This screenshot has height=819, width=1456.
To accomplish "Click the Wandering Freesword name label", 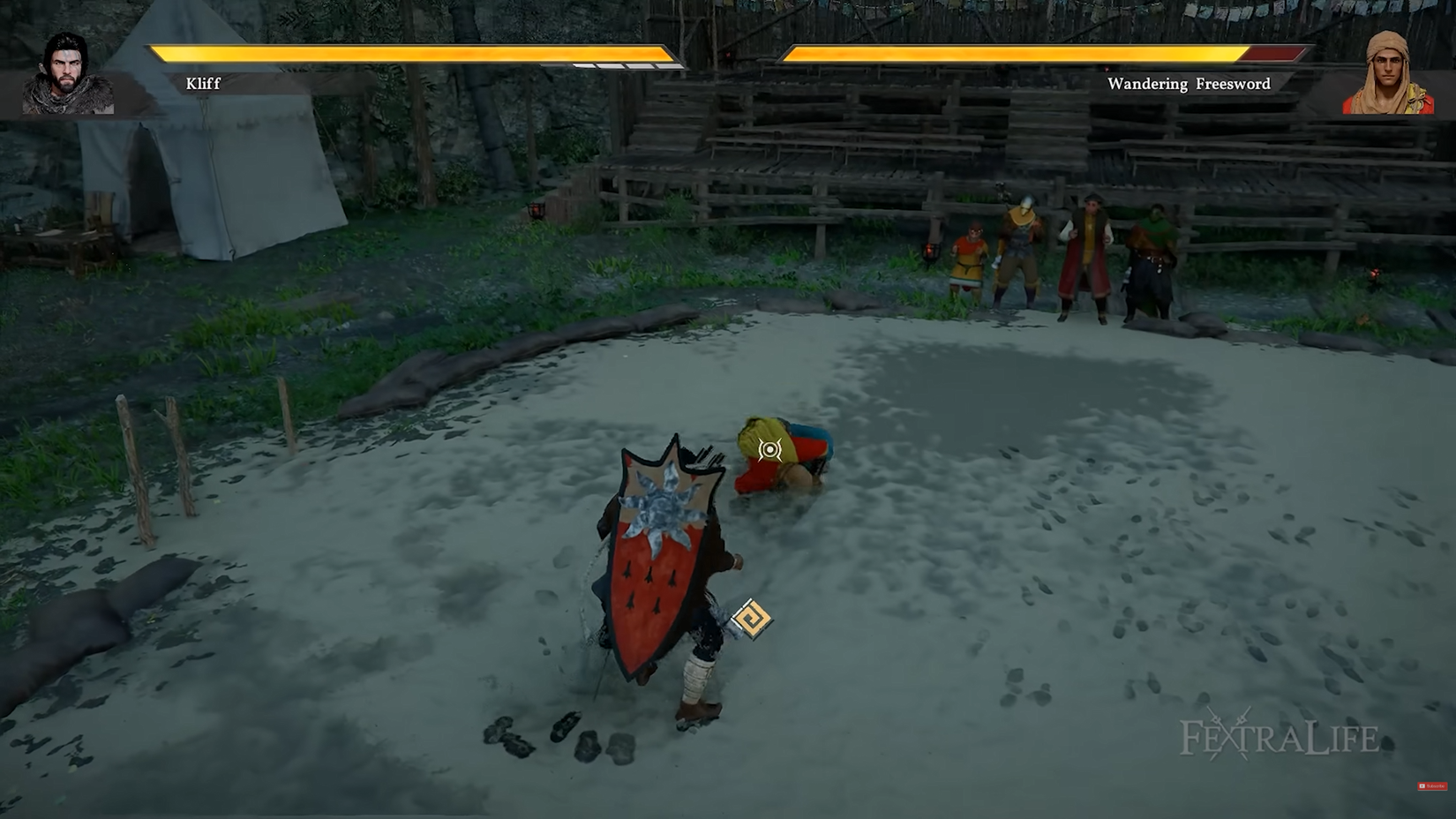I will tap(1190, 85).
